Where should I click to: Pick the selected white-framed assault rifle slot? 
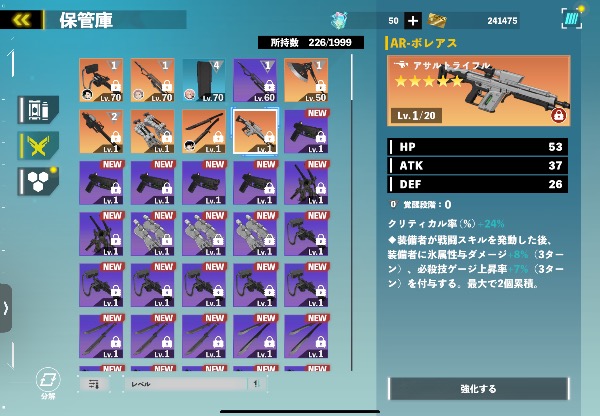pyautogui.click(x=255, y=131)
